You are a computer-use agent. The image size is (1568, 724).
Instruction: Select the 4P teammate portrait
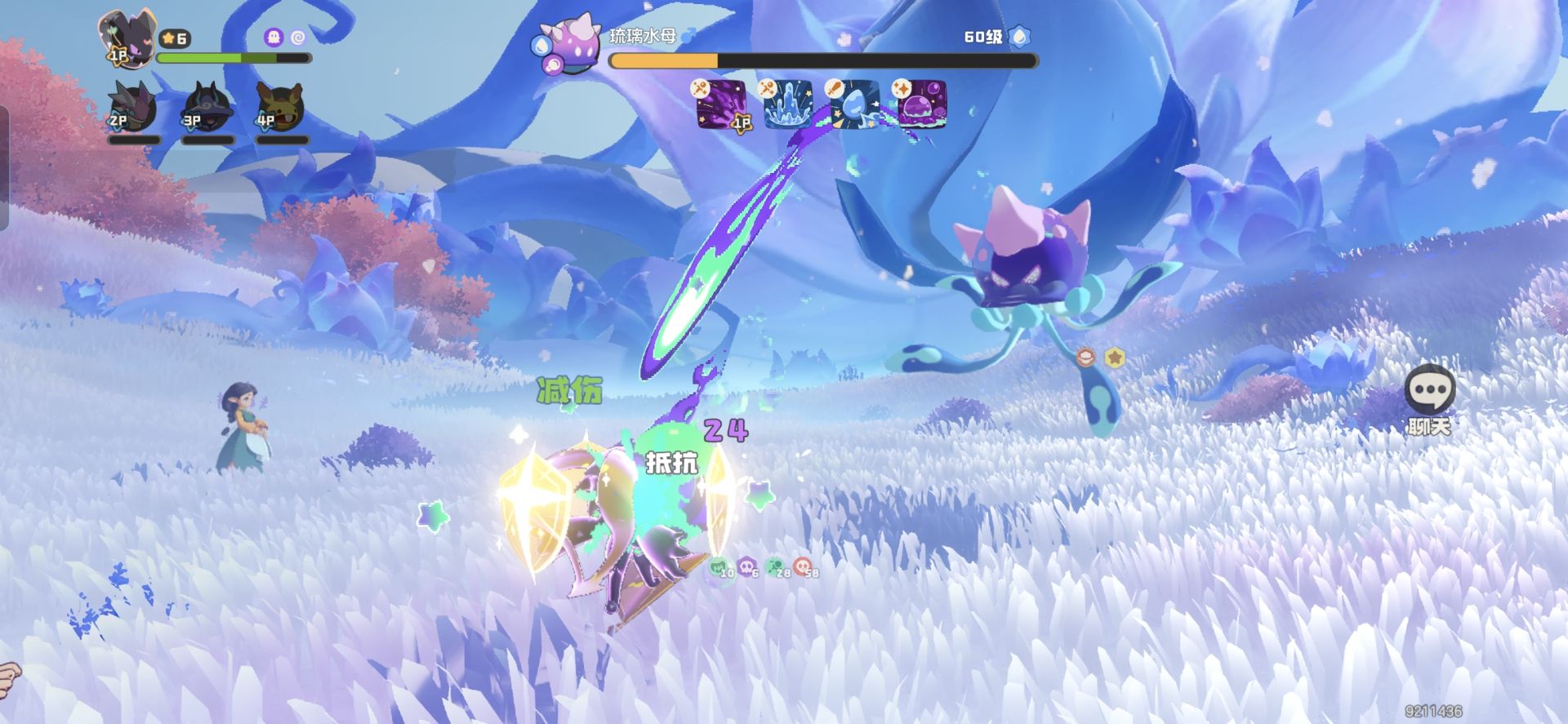pos(280,108)
